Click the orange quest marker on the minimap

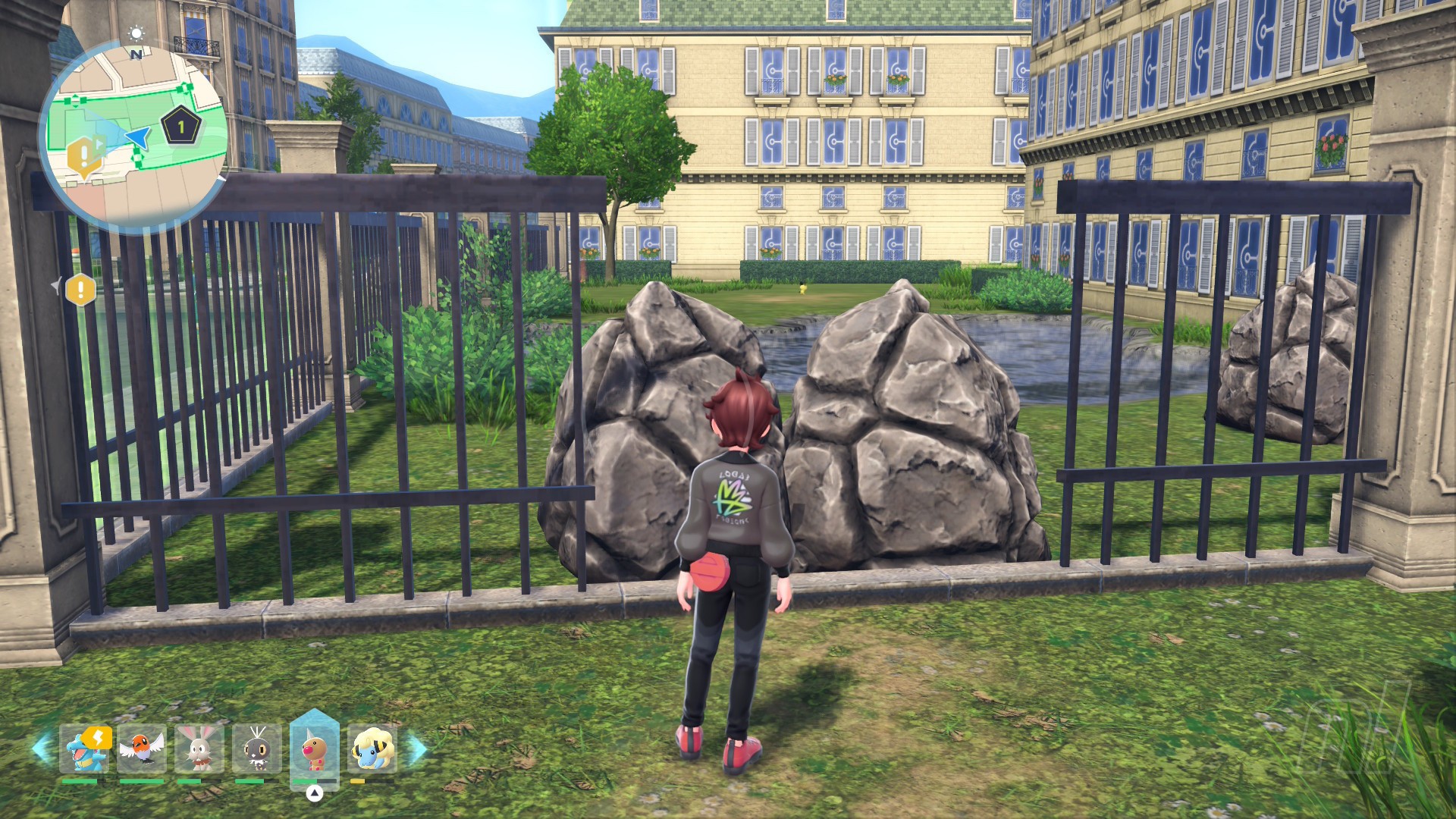point(82,157)
